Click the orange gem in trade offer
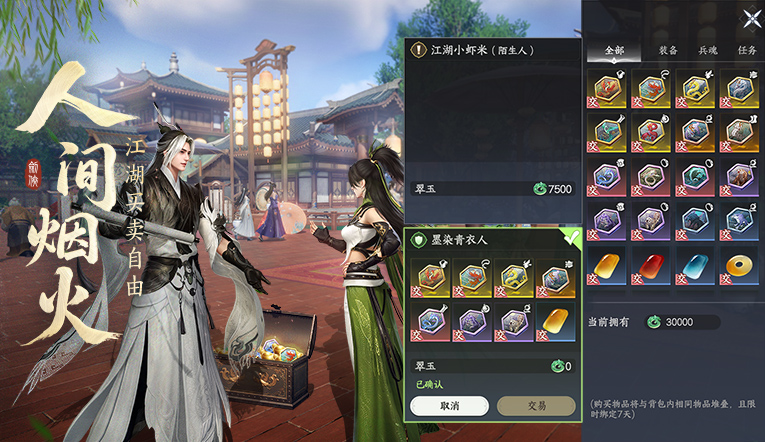Screen dimensions: 765x442 (554, 320)
